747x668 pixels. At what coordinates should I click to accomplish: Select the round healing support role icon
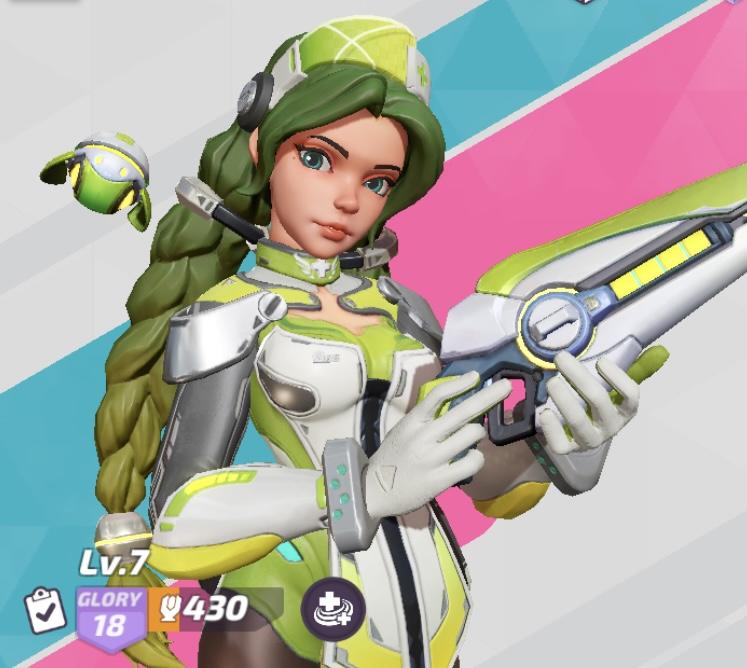(x=333, y=608)
